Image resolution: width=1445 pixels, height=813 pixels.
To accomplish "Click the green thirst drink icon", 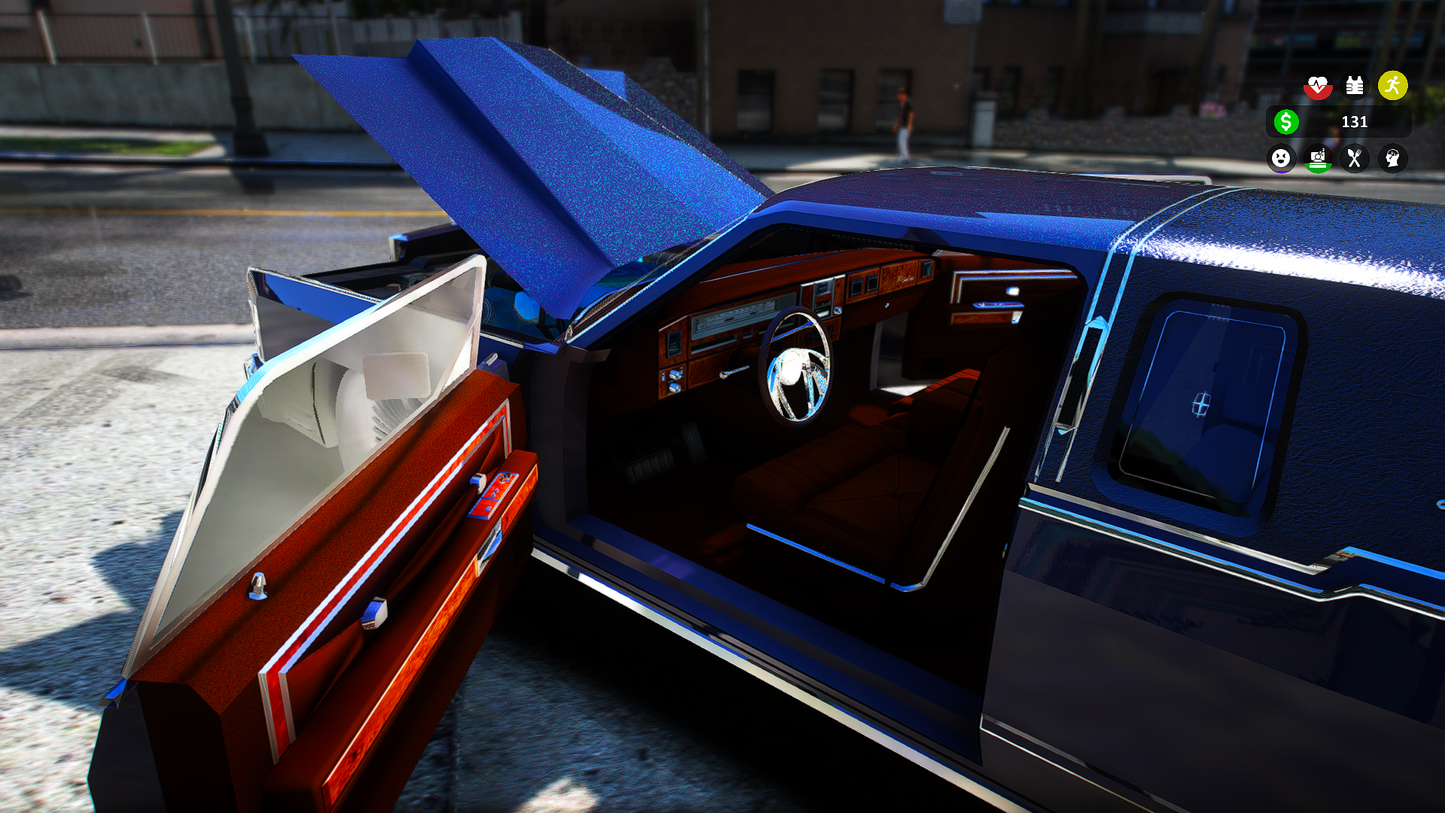I will [1318, 158].
